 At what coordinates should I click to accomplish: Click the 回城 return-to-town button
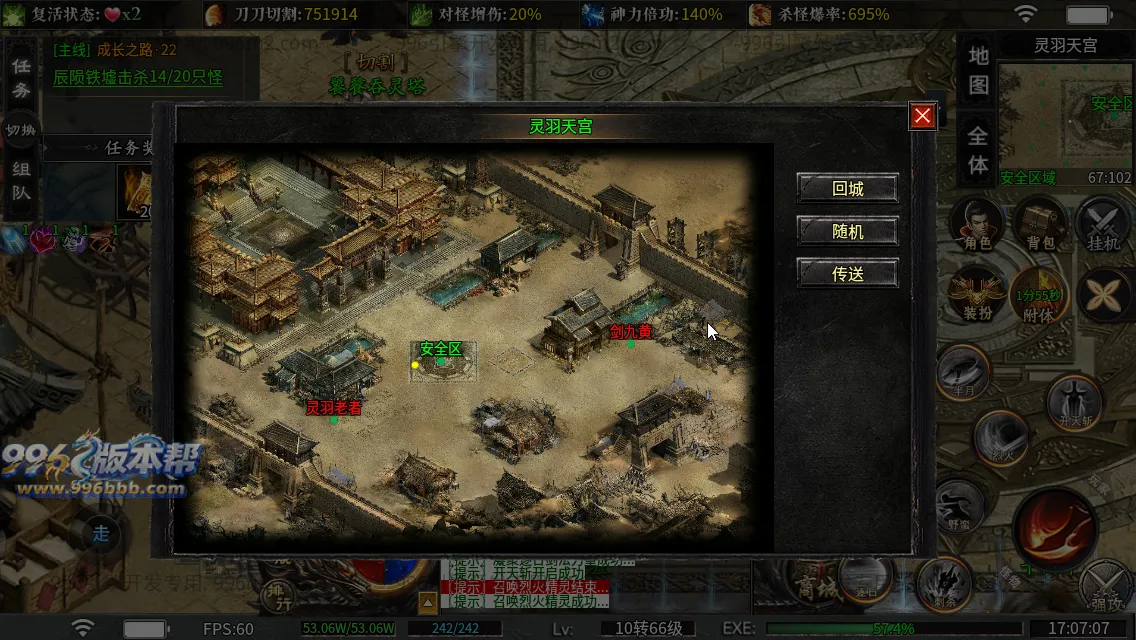(x=847, y=188)
